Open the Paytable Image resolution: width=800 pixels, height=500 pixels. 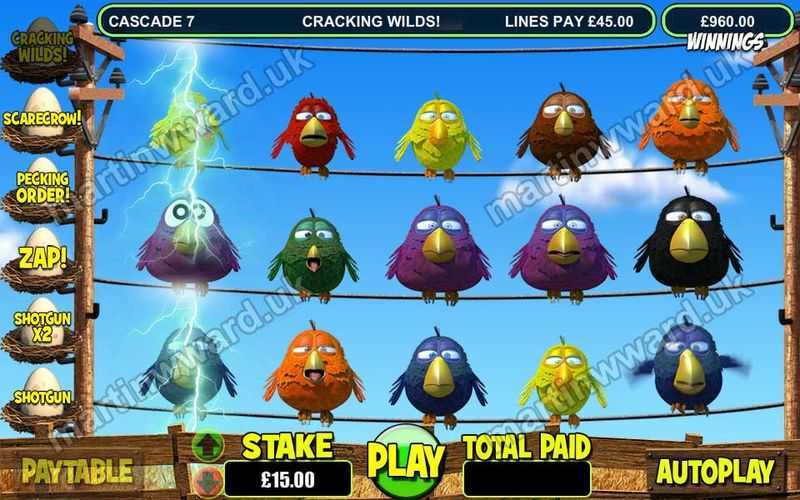pyautogui.click(x=77, y=470)
